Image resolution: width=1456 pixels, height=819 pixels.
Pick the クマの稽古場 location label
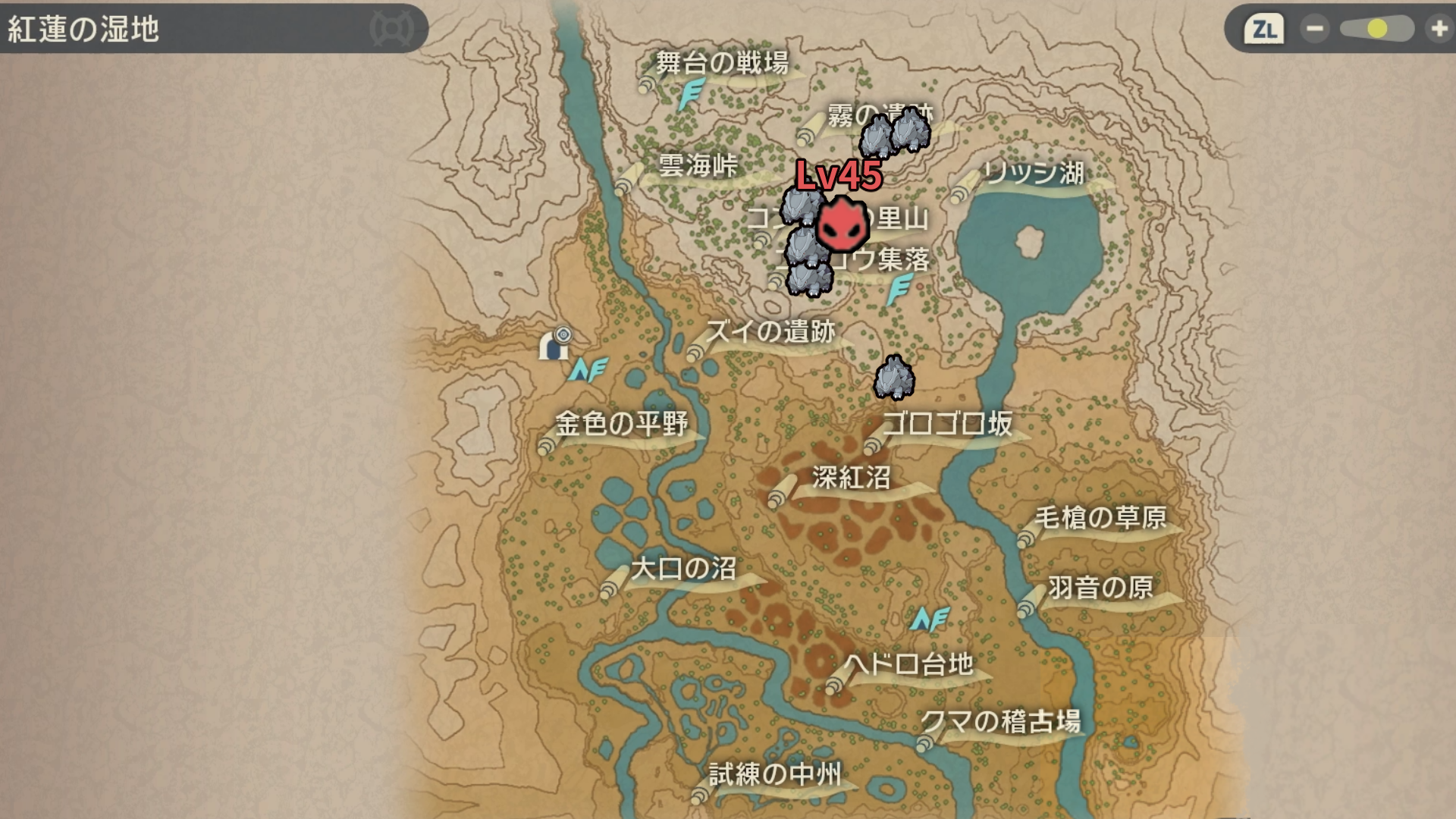1001,721
